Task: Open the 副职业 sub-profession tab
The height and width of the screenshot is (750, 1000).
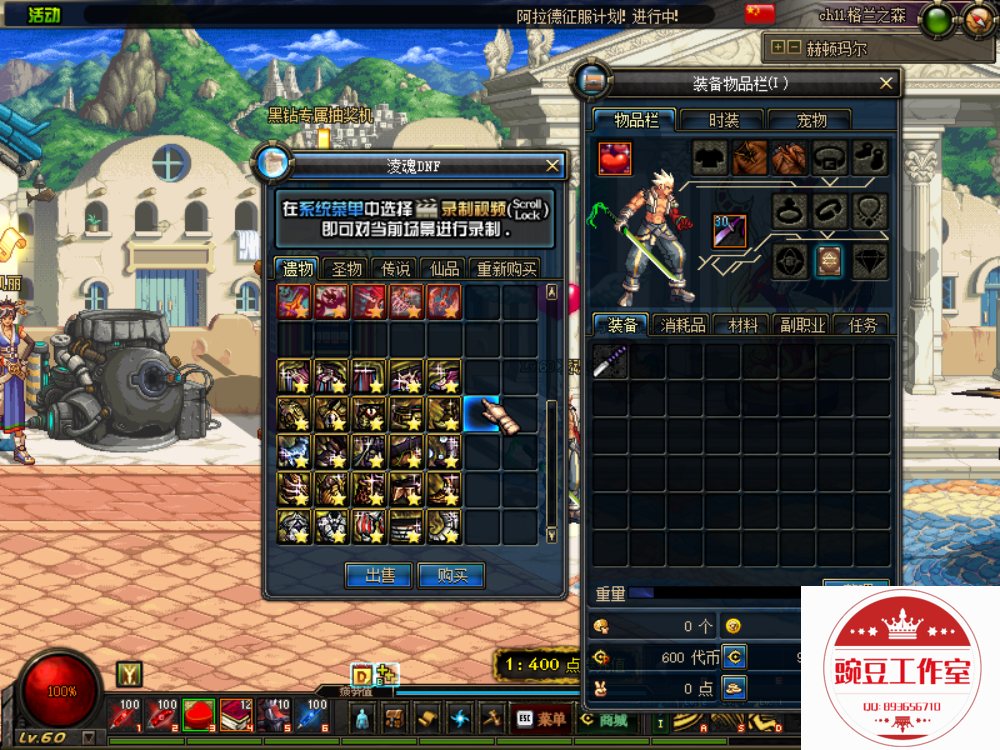Action: [x=803, y=325]
